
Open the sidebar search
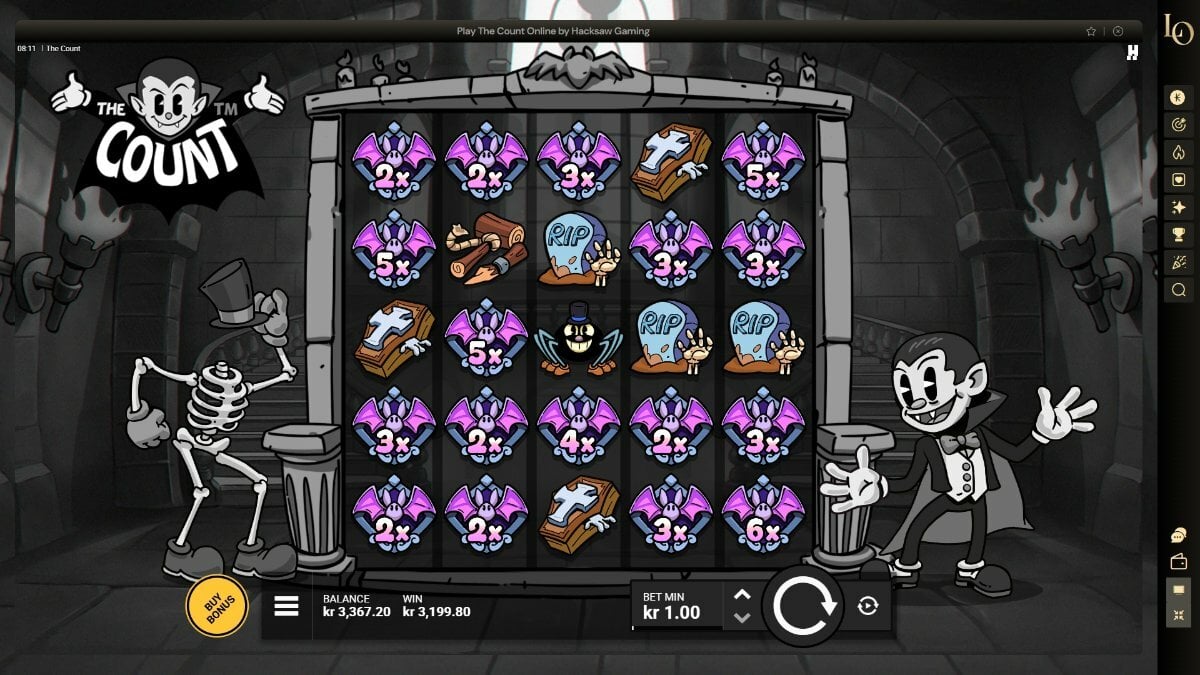[x=1178, y=290]
